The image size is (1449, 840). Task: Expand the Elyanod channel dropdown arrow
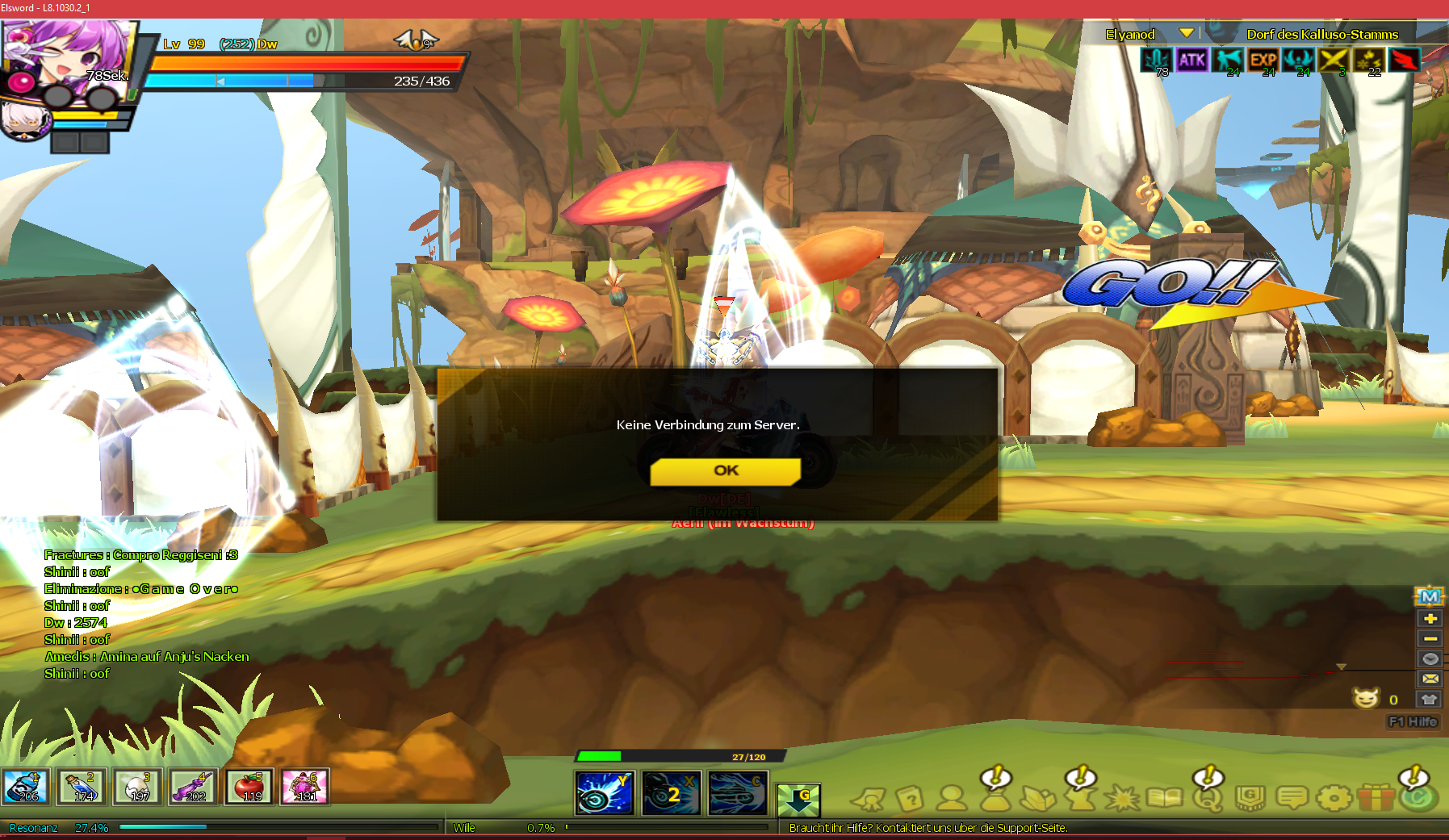(x=1186, y=33)
